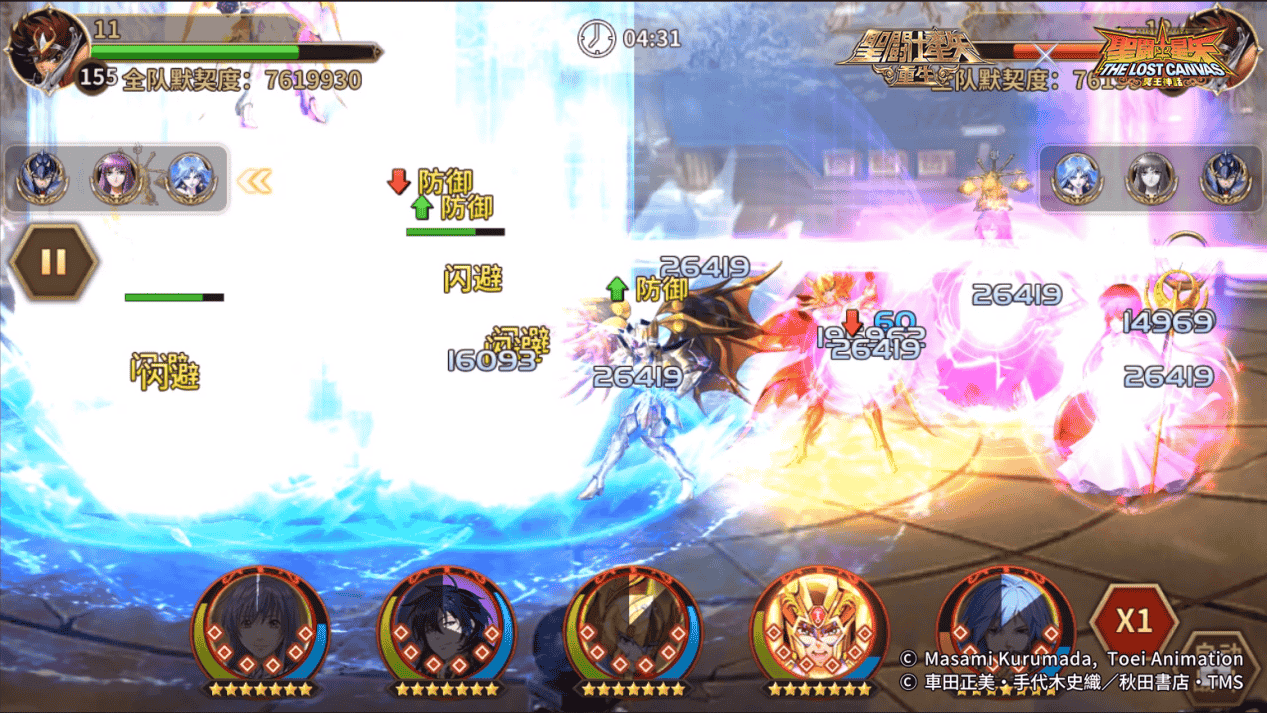Select the purple-haired ally support icon
The width and height of the screenshot is (1267, 713).
pos(116,179)
